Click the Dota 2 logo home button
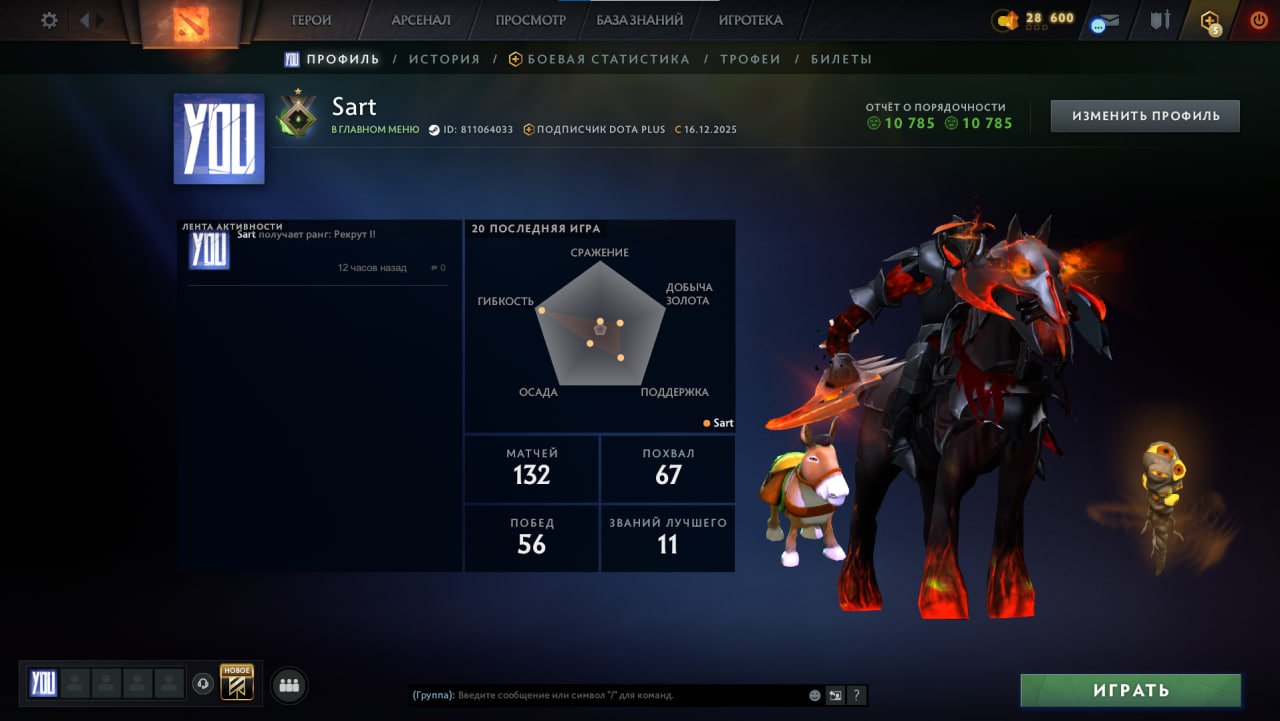 [190, 22]
